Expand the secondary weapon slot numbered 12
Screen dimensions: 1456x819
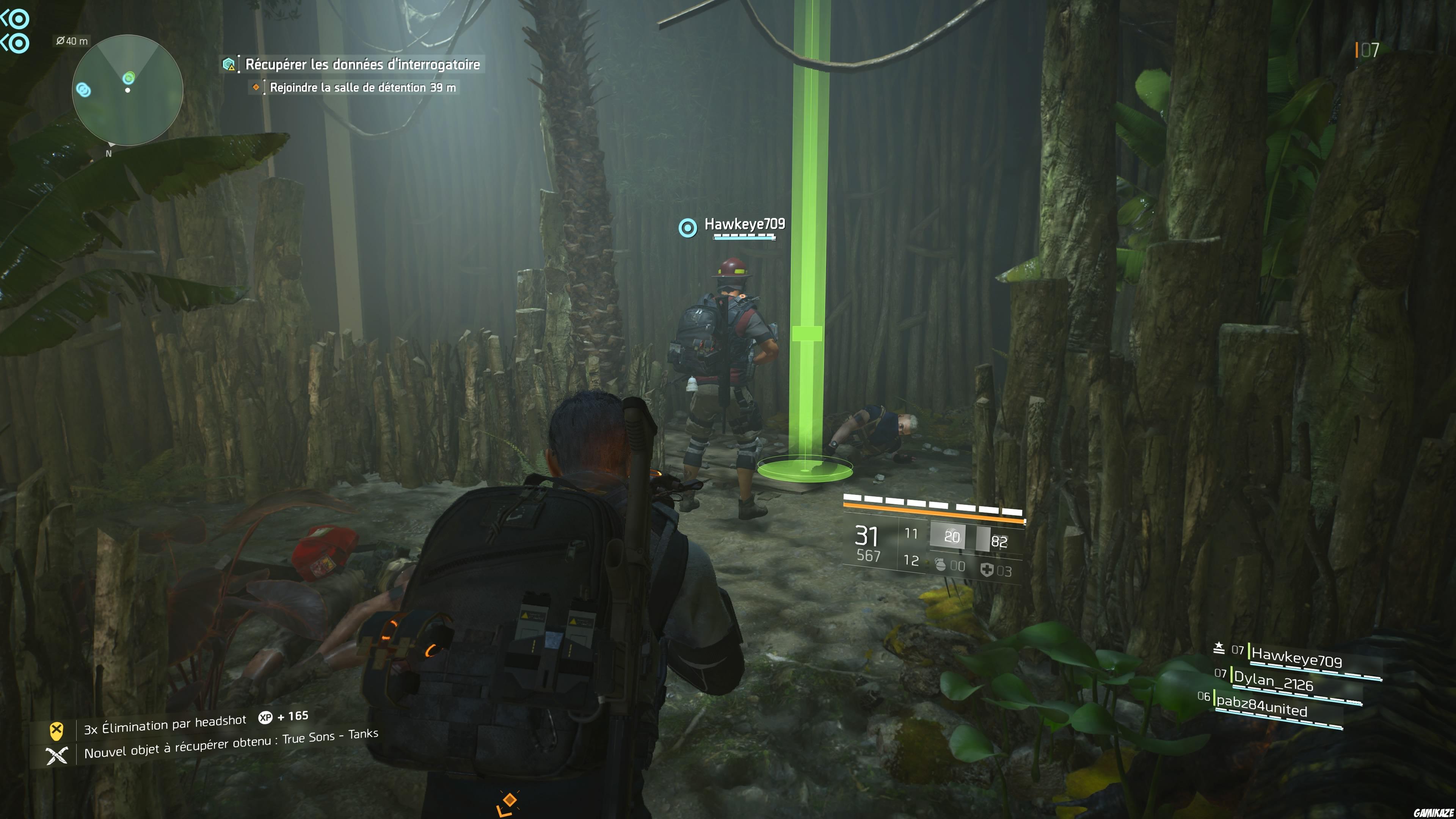click(912, 560)
